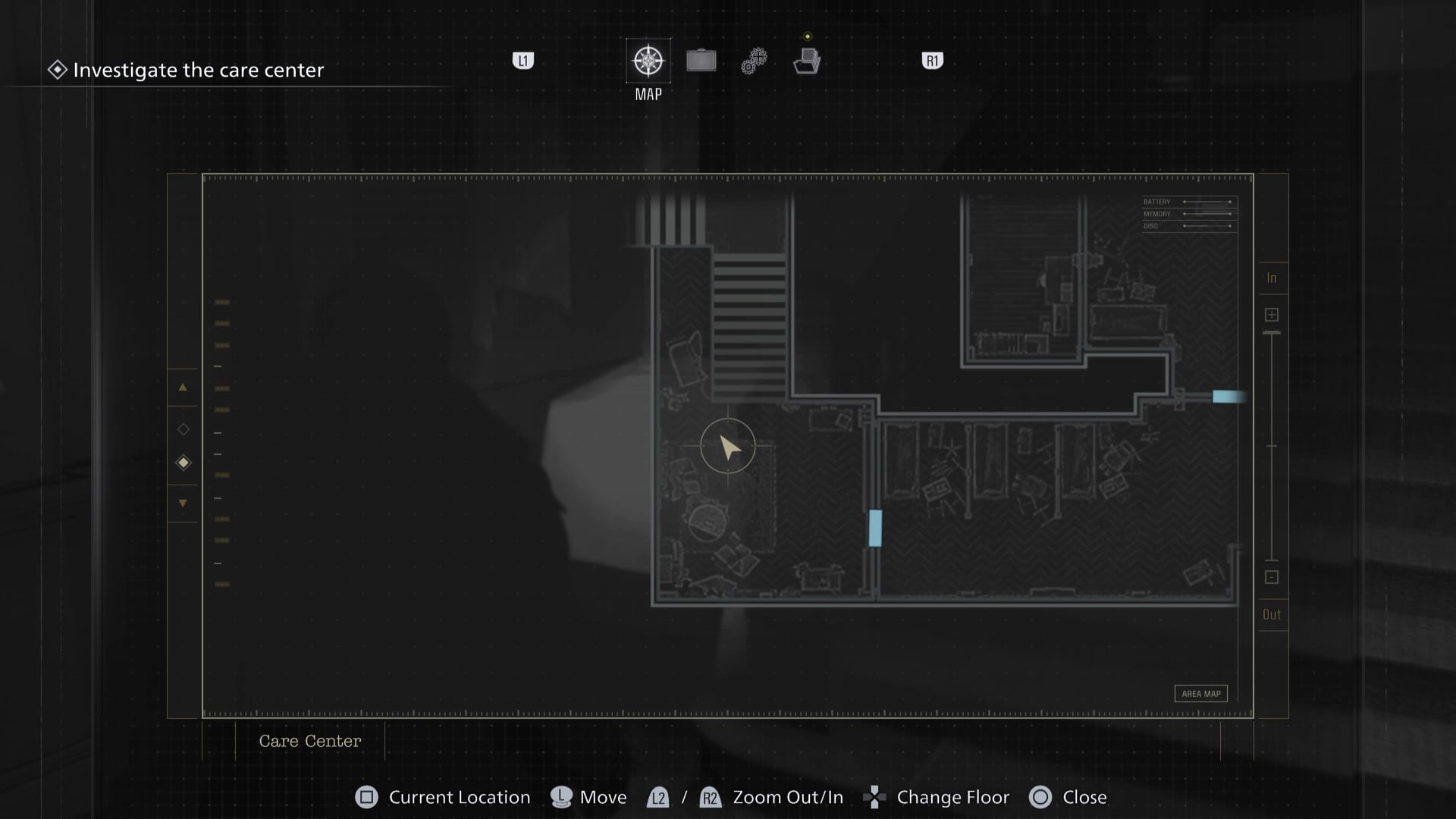Click the 'Investigate the care center' objective
Image resolution: width=1456 pixels, height=819 pixels.
point(198,71)
